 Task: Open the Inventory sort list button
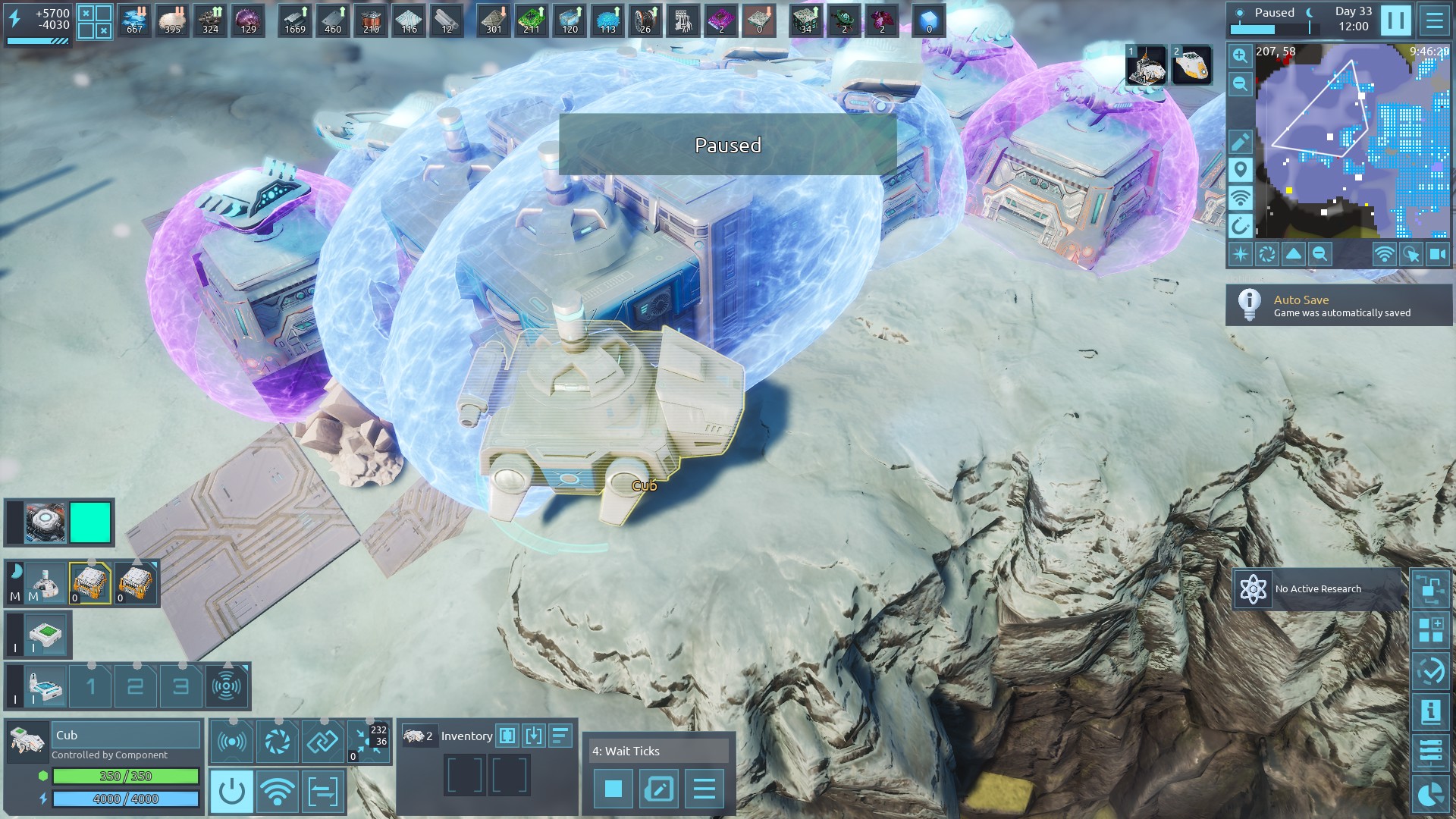pyautogui.click(x=560, y=736)
